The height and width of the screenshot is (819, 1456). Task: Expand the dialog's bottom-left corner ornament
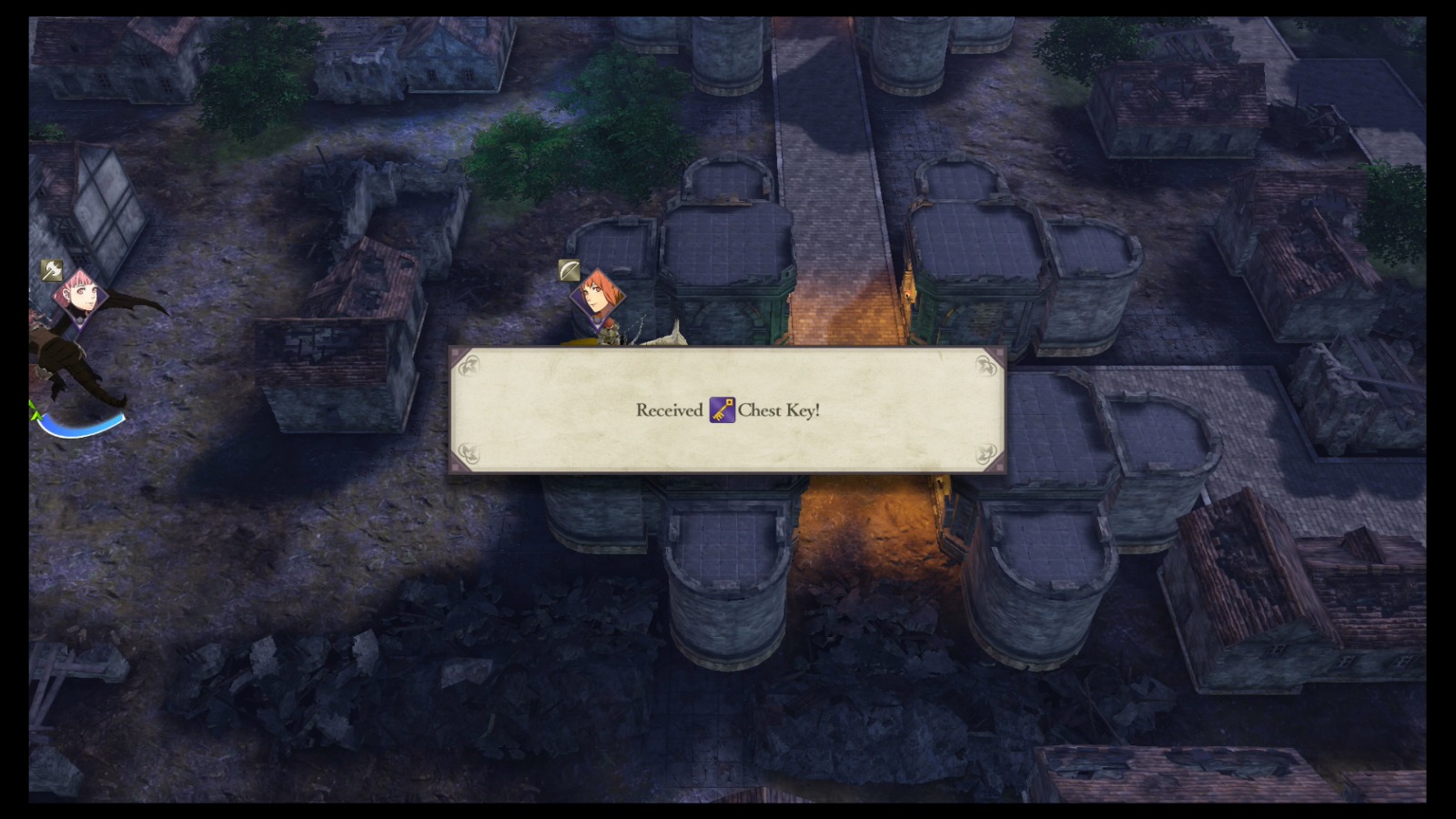[470, 454]
